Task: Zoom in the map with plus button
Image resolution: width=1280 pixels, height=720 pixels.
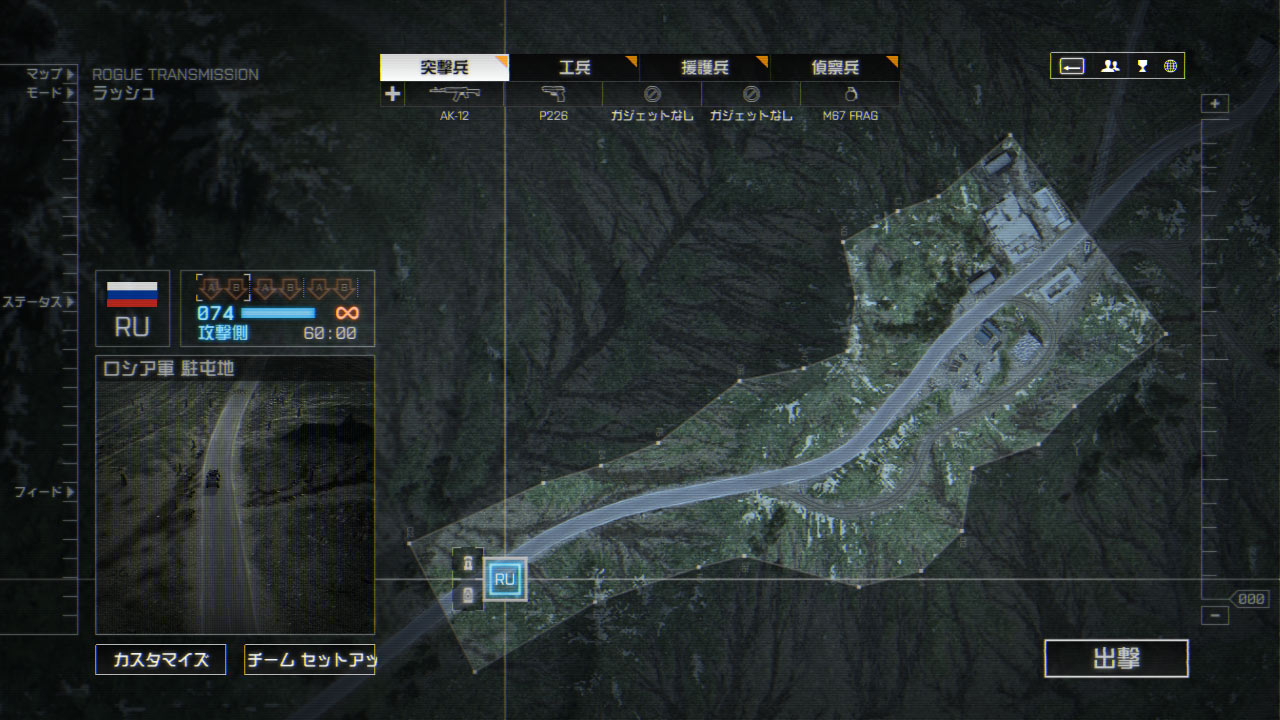Action: (x=1215, y=104)
